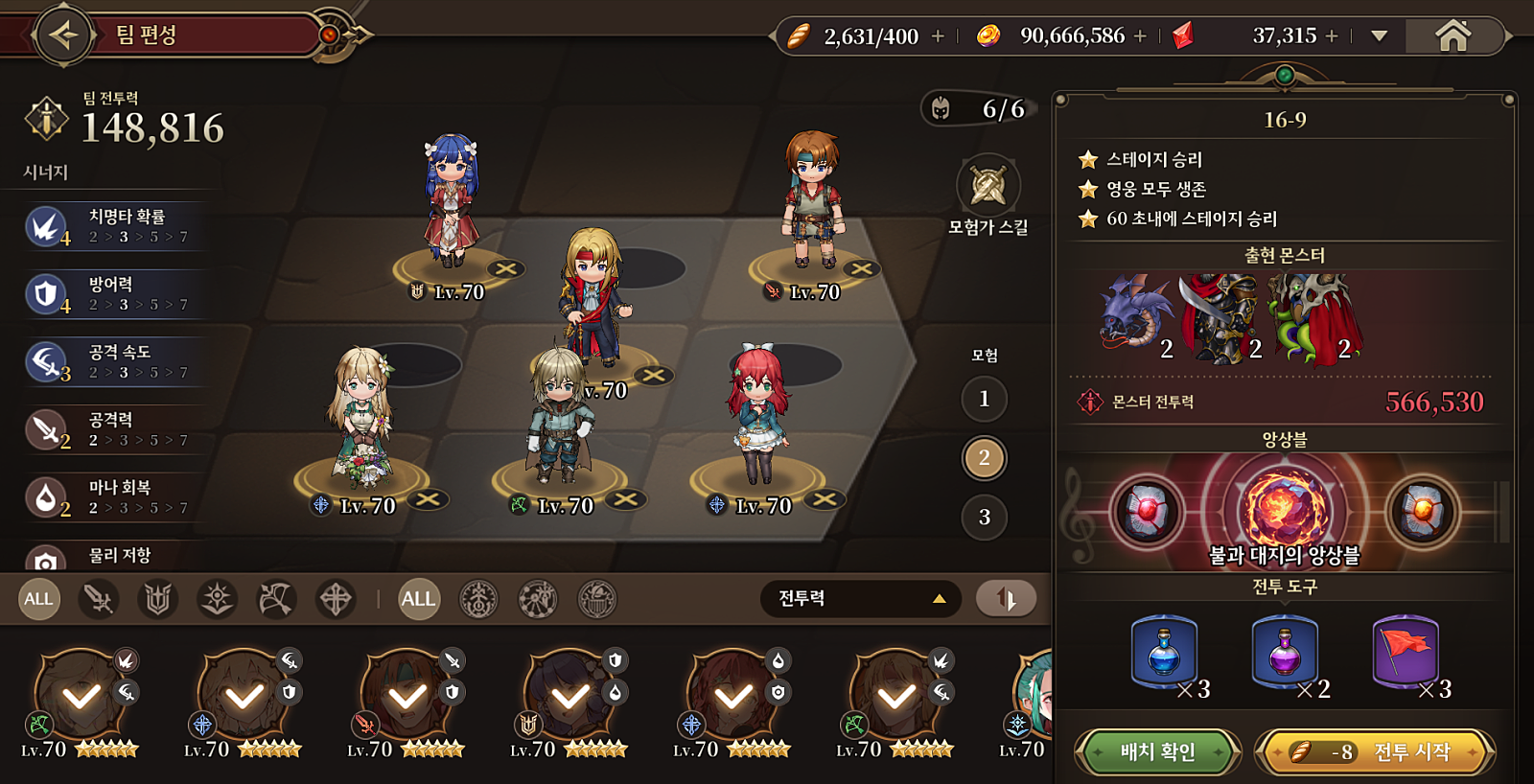Open the 모험가 스킬 adventurer skill icon
This screenshot has height=784, width=1534.
click(x=988, y=186)
